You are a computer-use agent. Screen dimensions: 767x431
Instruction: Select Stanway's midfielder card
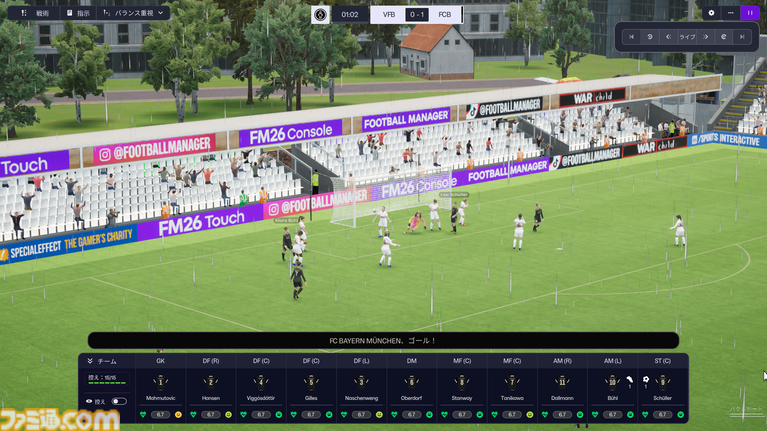pyautogui.click(x=462, y=388)
